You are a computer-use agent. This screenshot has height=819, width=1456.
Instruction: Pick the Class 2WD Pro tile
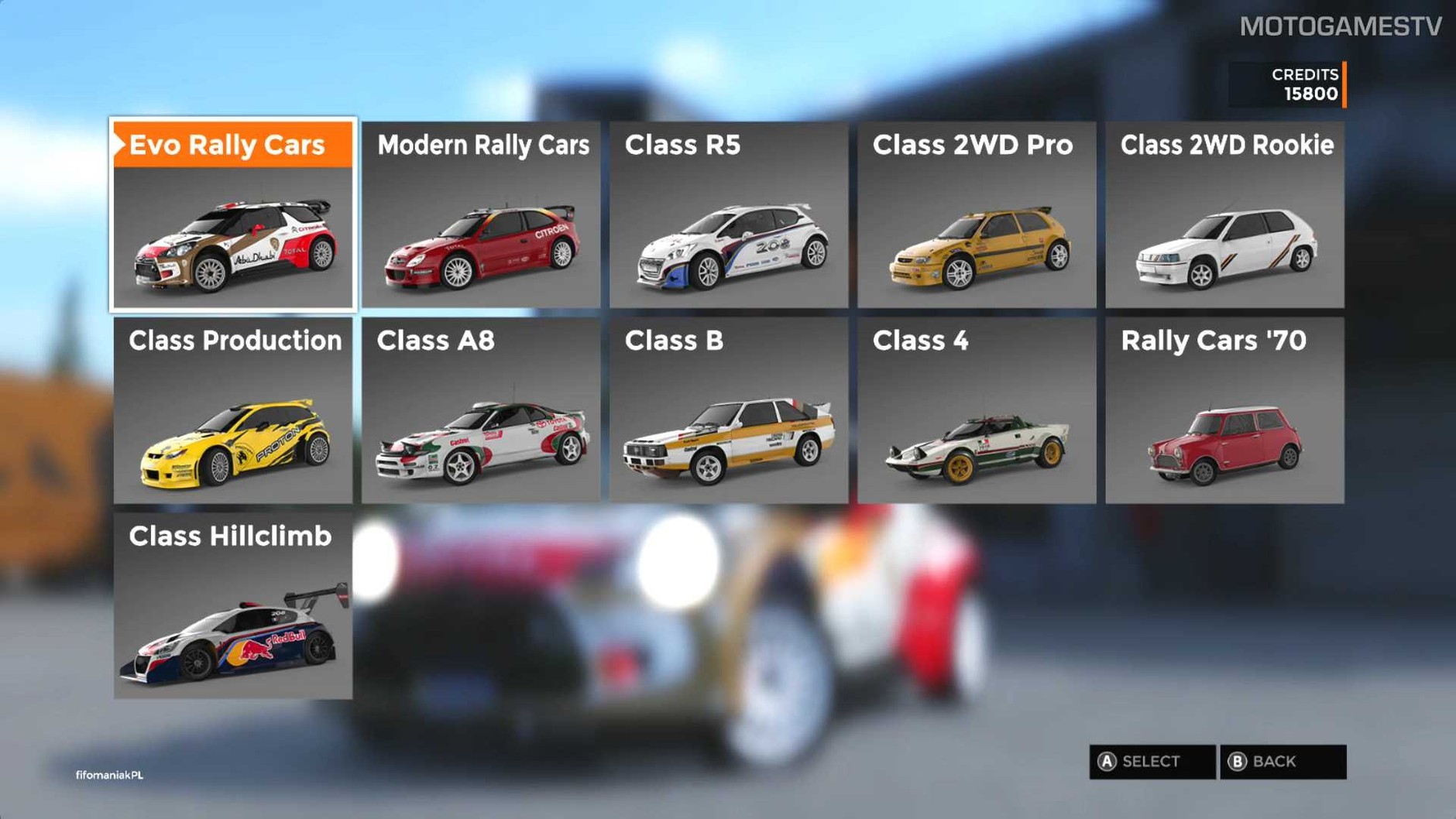[977, 214]
